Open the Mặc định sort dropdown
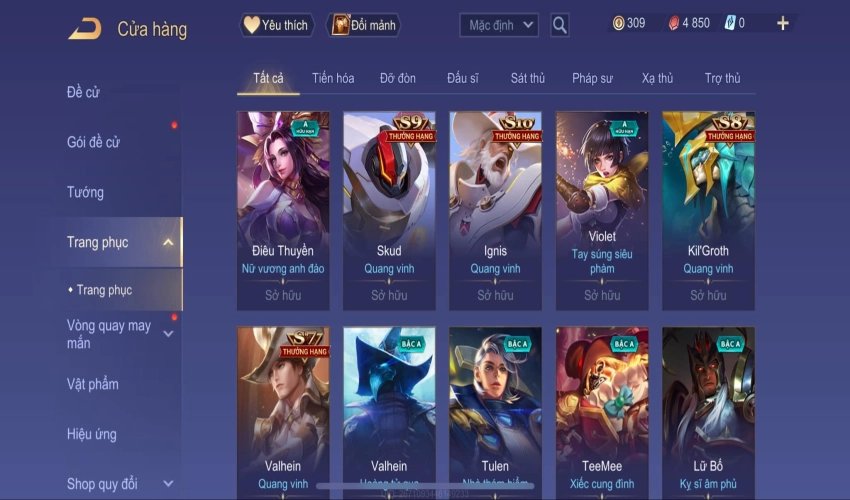 pyautogui.click(x=499, y=24)
